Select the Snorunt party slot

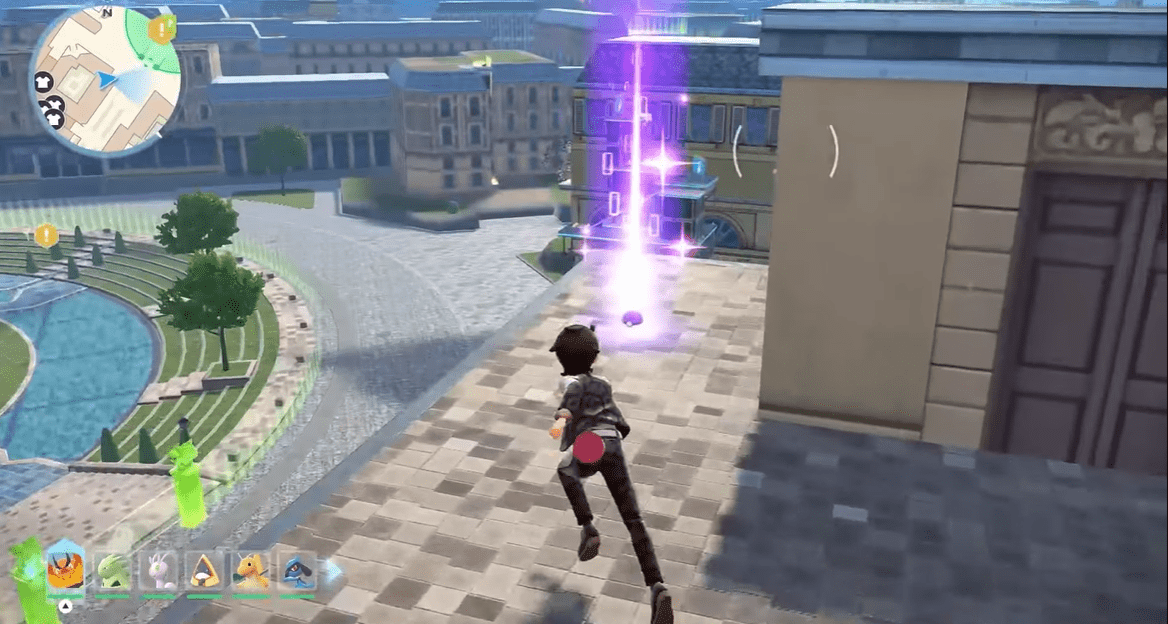pyautogui.click(x=205, y=571)
